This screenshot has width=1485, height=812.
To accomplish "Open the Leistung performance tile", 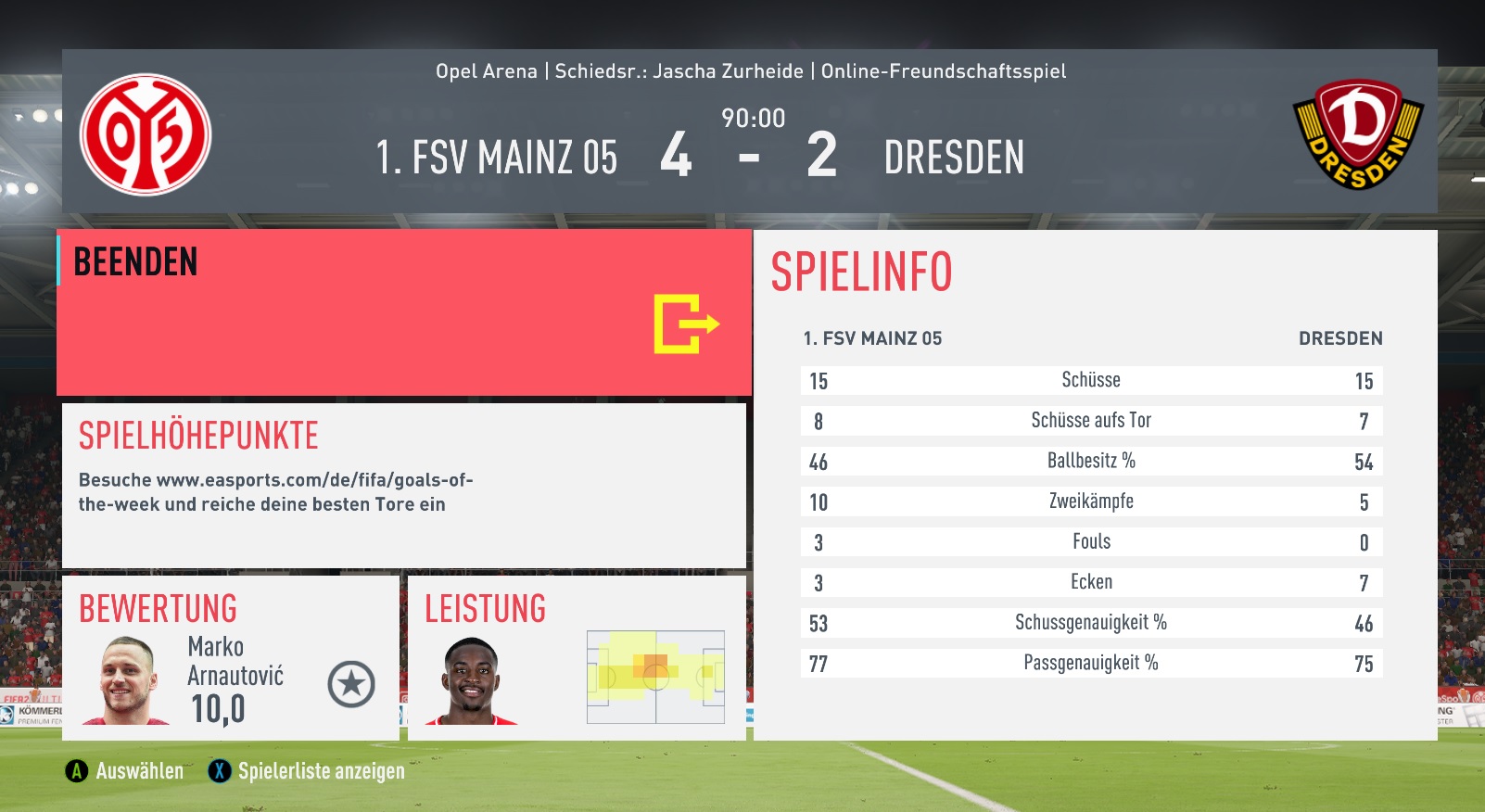I will pos(577,657).
